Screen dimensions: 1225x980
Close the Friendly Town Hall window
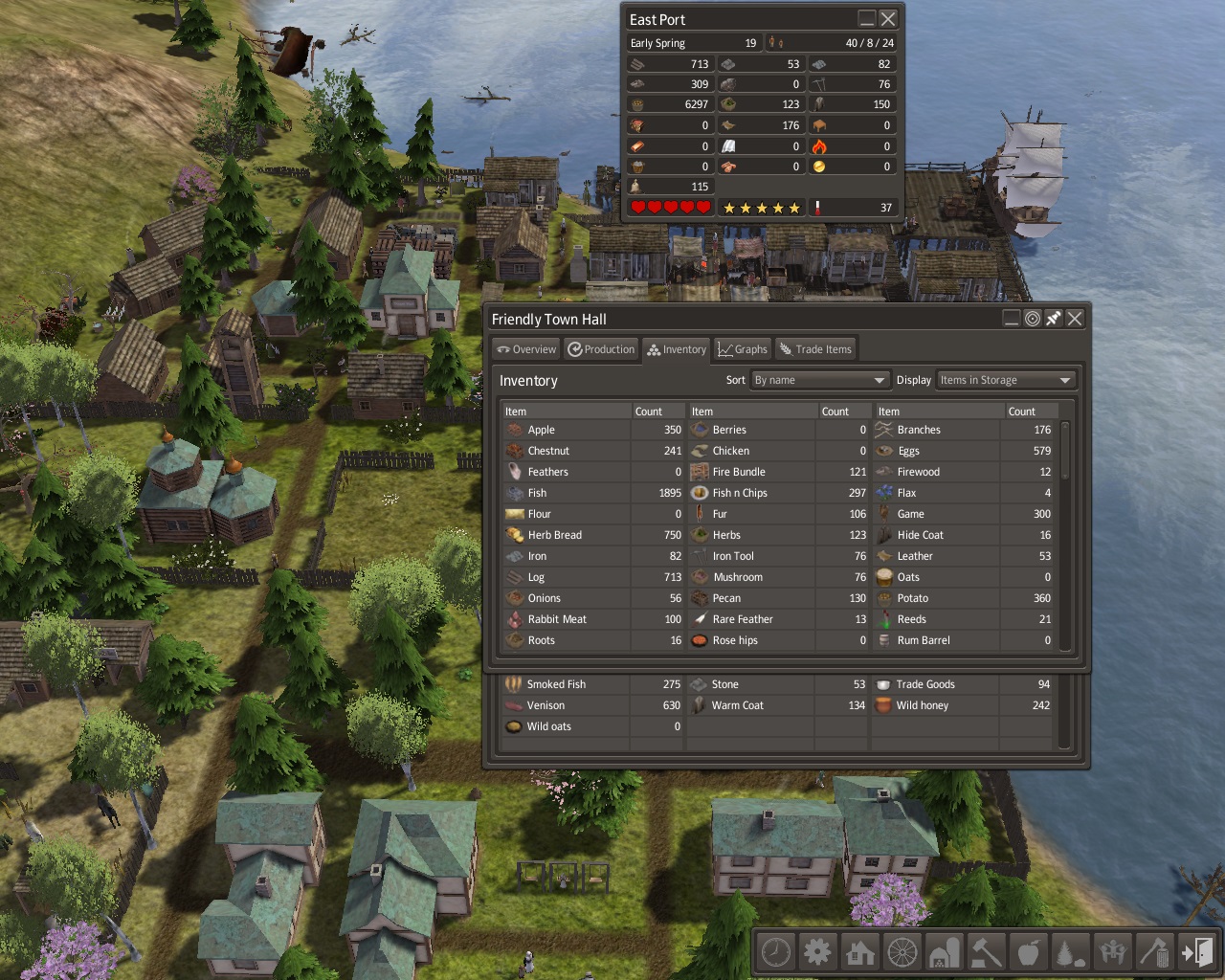pos(1075,319)
